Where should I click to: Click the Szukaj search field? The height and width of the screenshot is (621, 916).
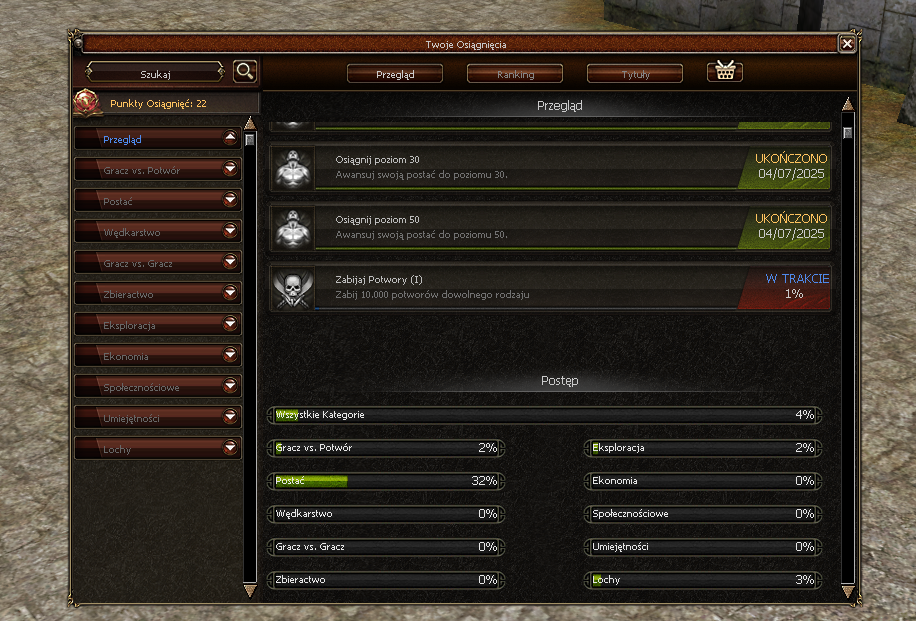(156, 73)
